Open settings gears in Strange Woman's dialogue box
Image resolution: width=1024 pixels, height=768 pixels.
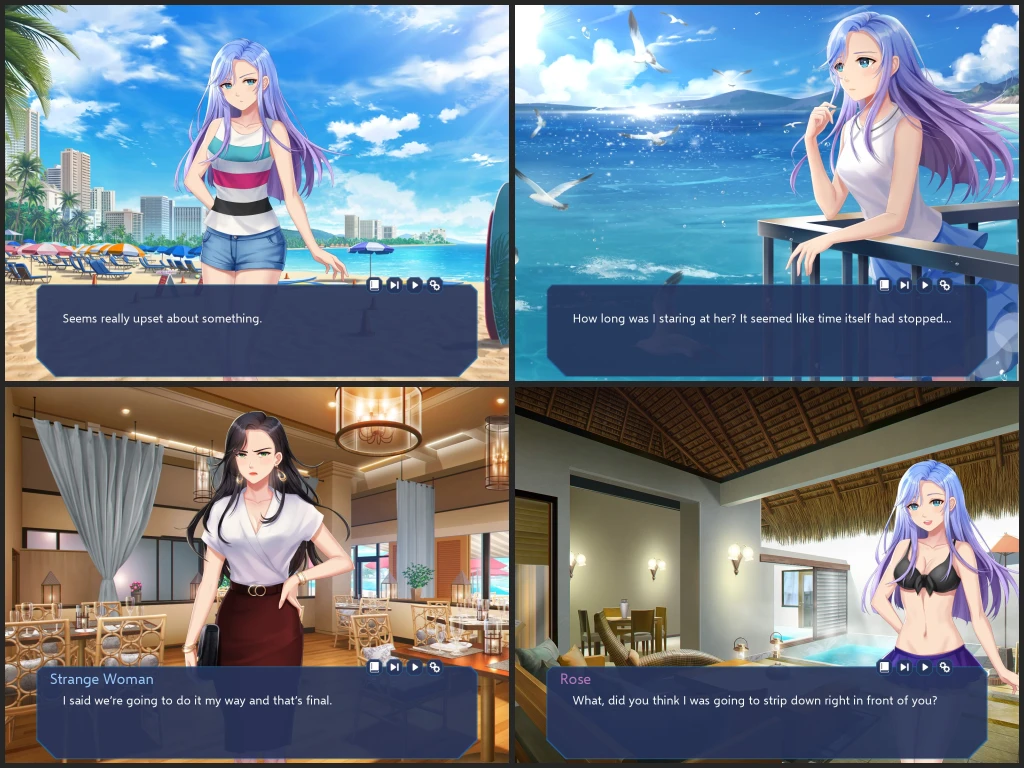pos(435,667)
